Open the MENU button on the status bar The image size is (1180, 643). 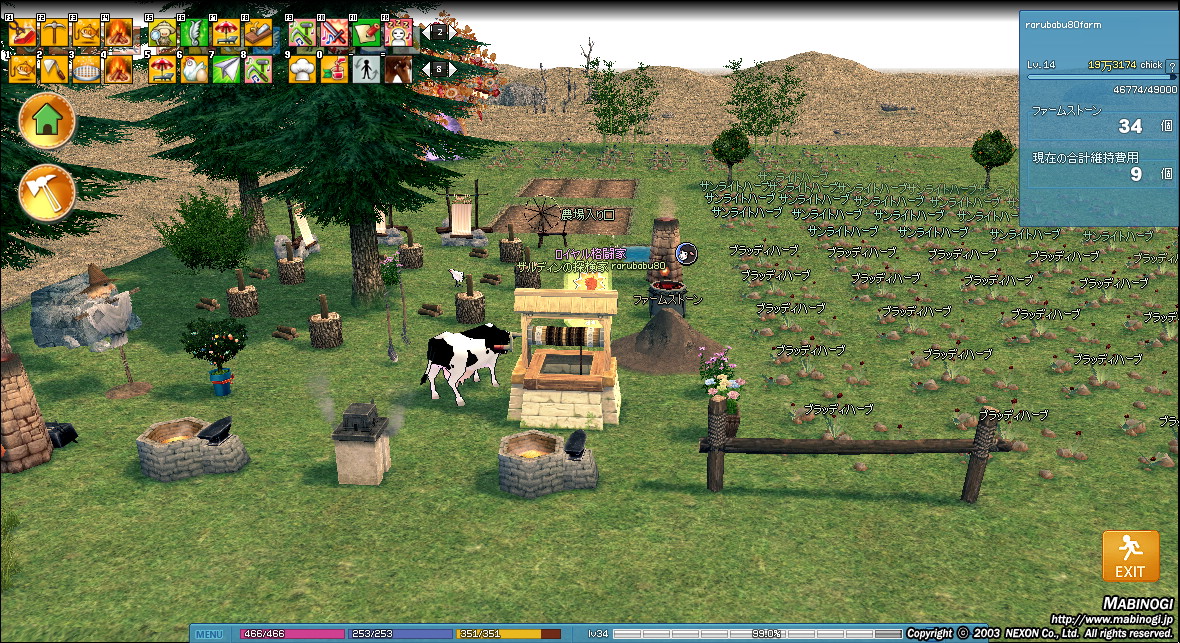coord(210,634)
